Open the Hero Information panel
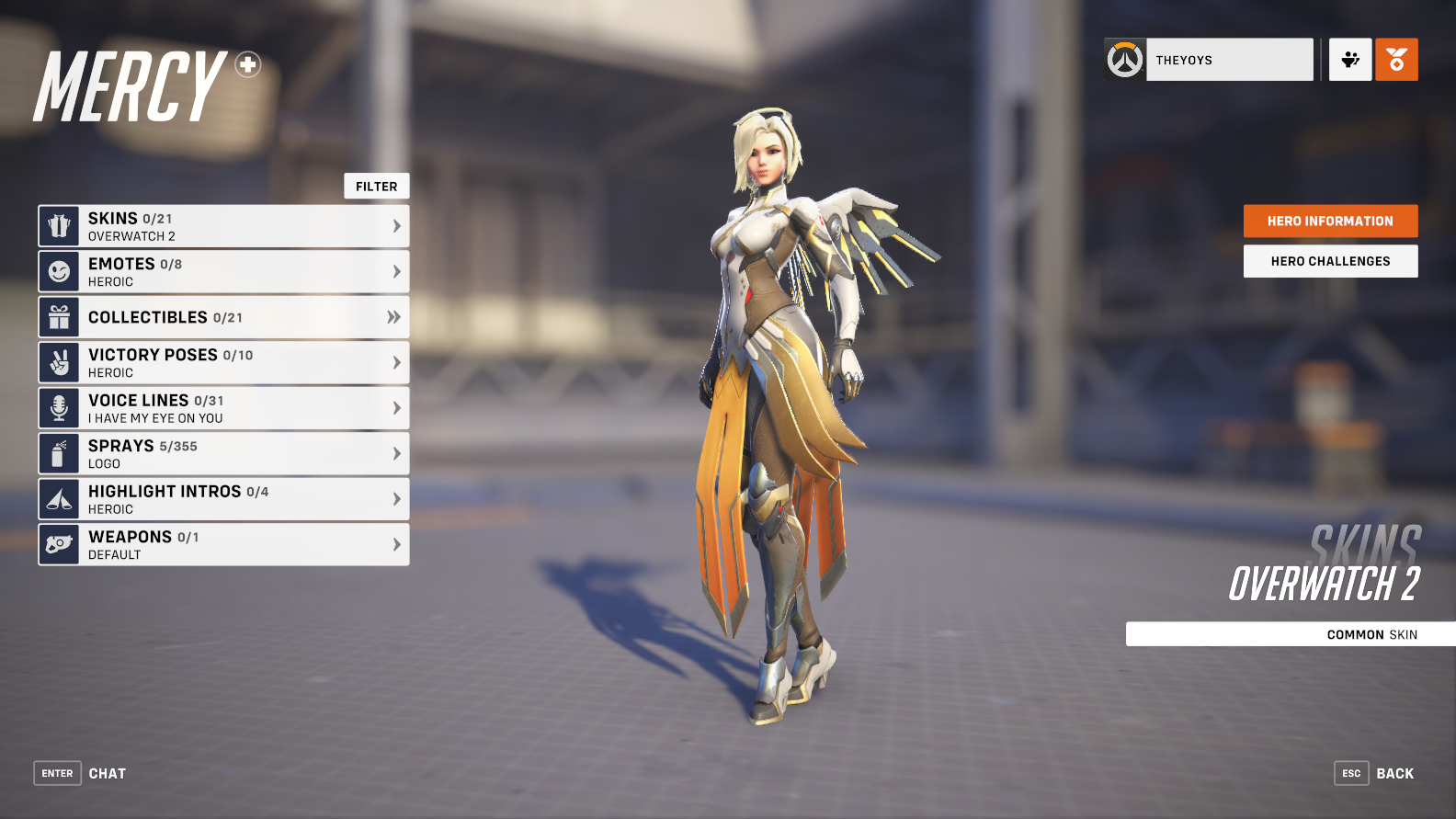The height and width of the screenshot is (819, 1456). pyautogui.click(x=1330, y=221)
